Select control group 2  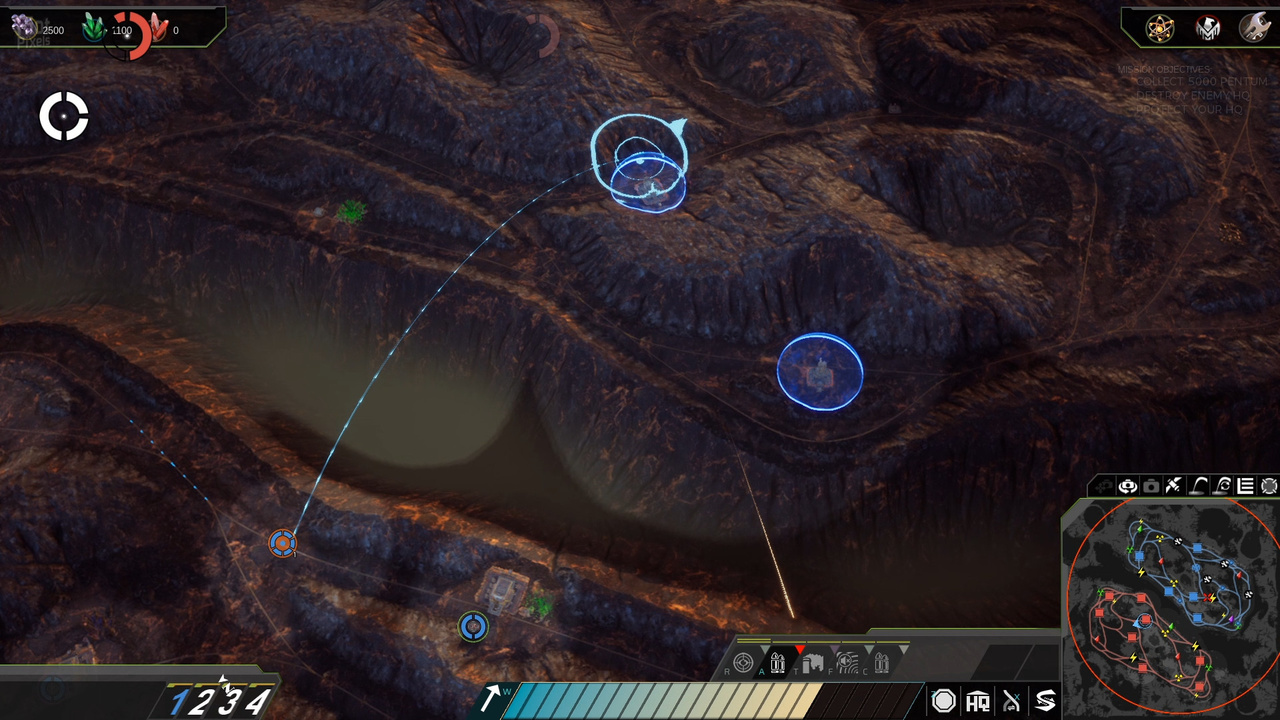202,703
